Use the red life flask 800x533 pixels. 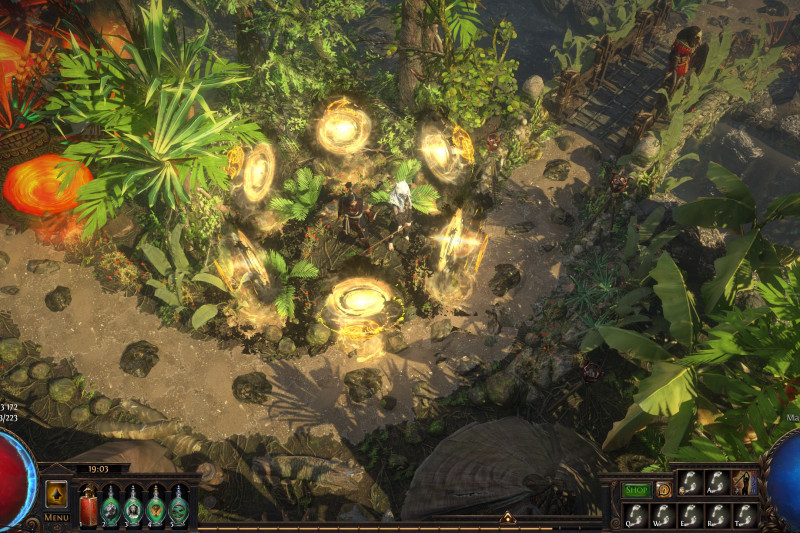click(x=88, y=506)
